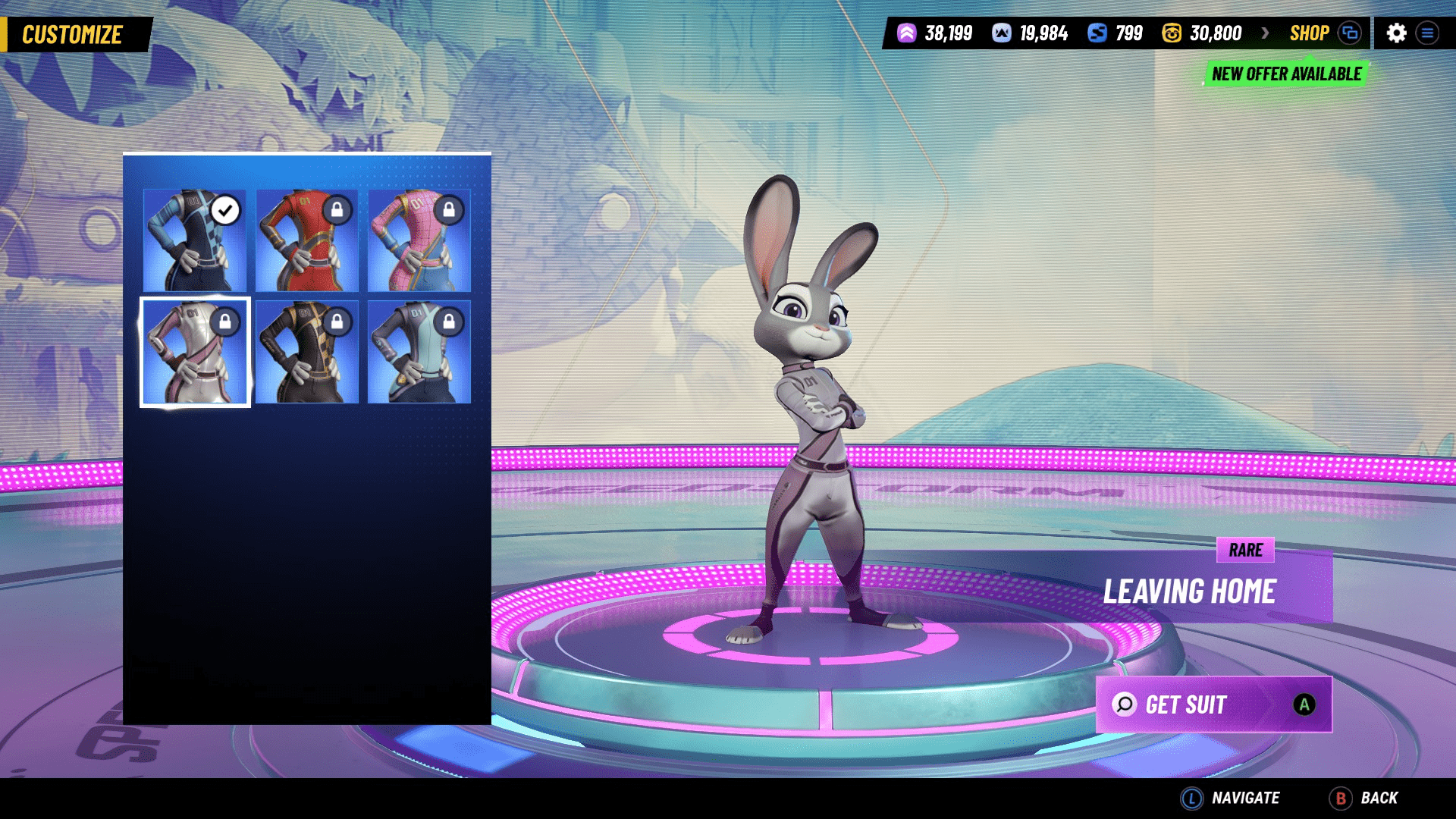Open settings via the gear icon
Image resolution: width=1456 pixels, height=819 pixels.
(x=1396, y=33)
